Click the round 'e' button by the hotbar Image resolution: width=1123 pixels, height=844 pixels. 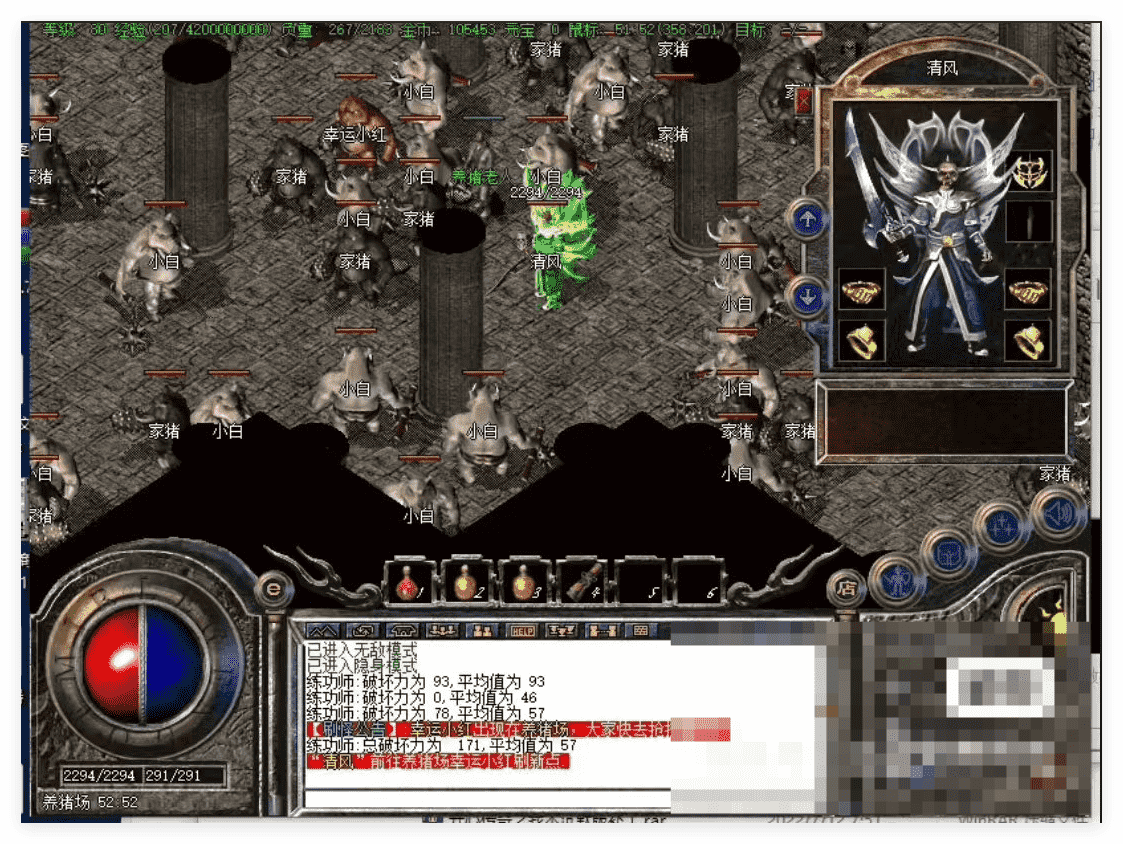click(x=271, y=588)
